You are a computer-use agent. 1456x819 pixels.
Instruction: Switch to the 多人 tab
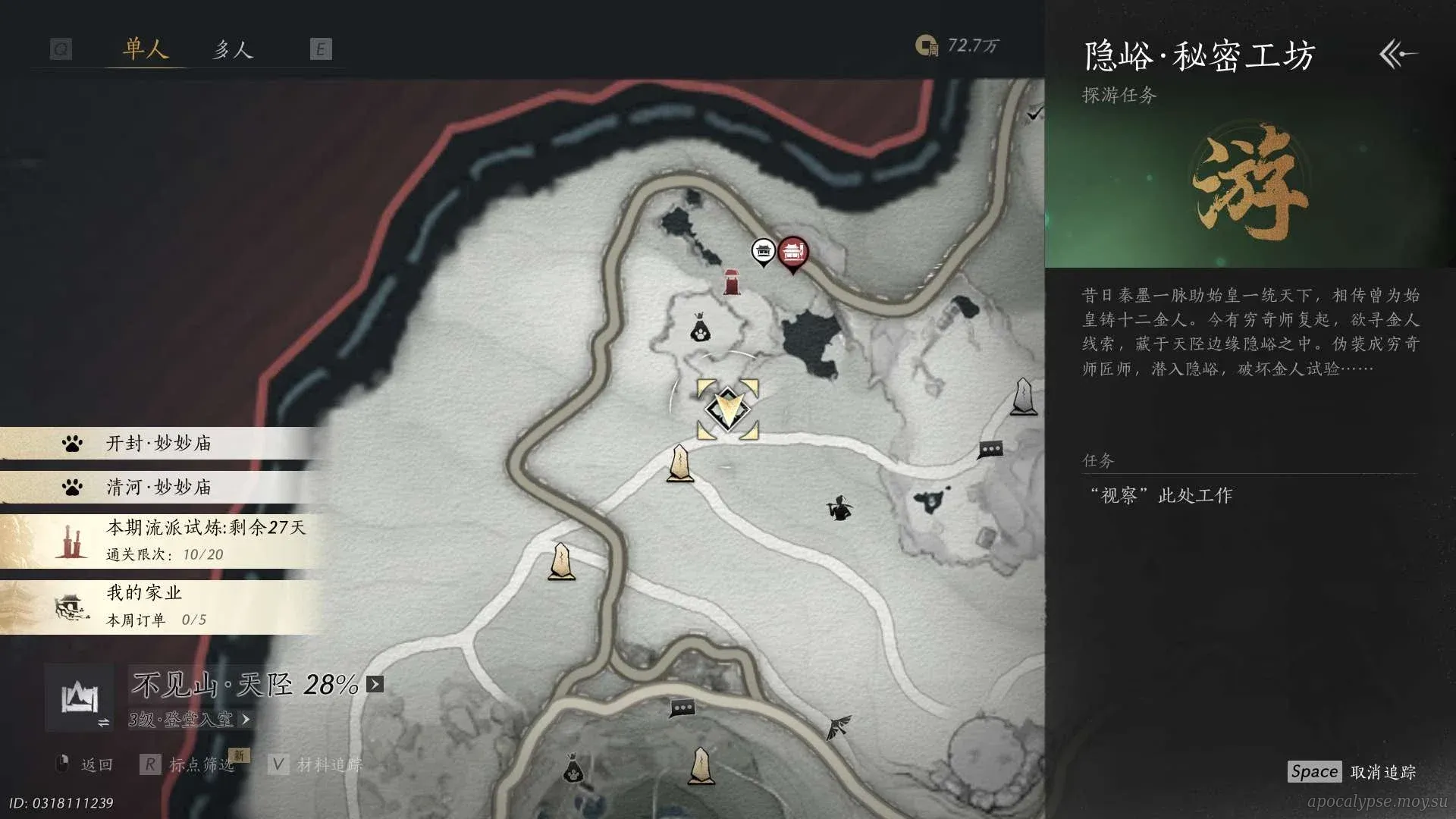click(x=232, y=50)
